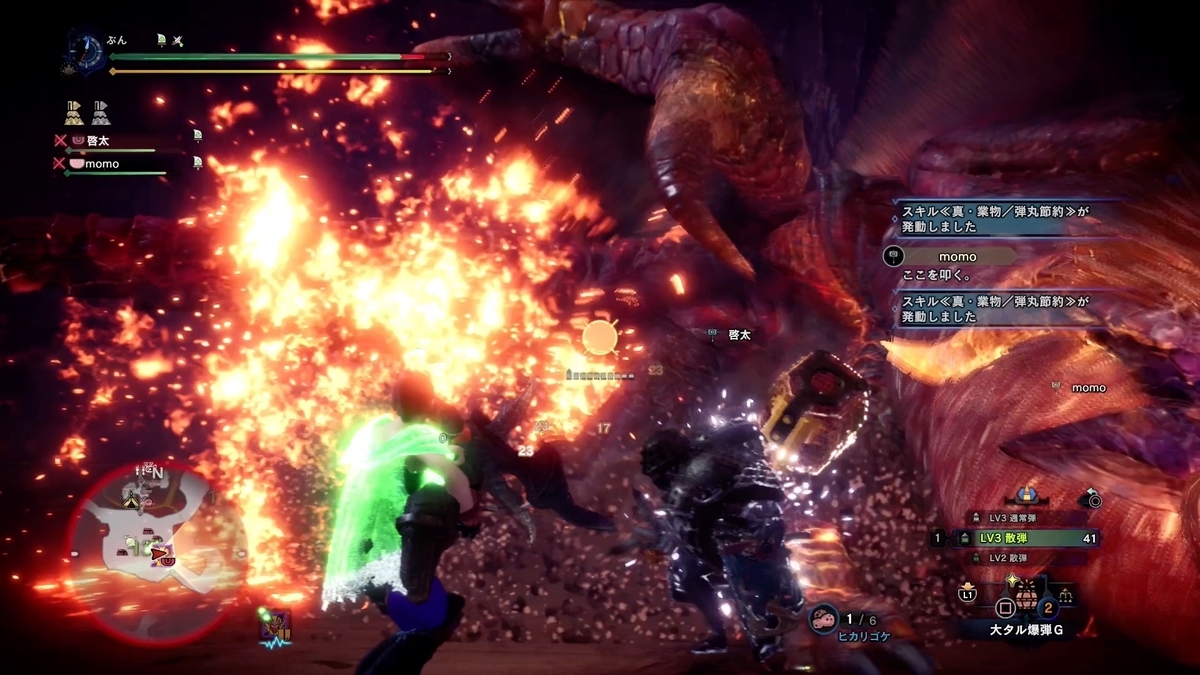Click the buff status icon beside player name ぶん
The width and height of the screenshot is (1200, 675).
click(x=162, y=40)
